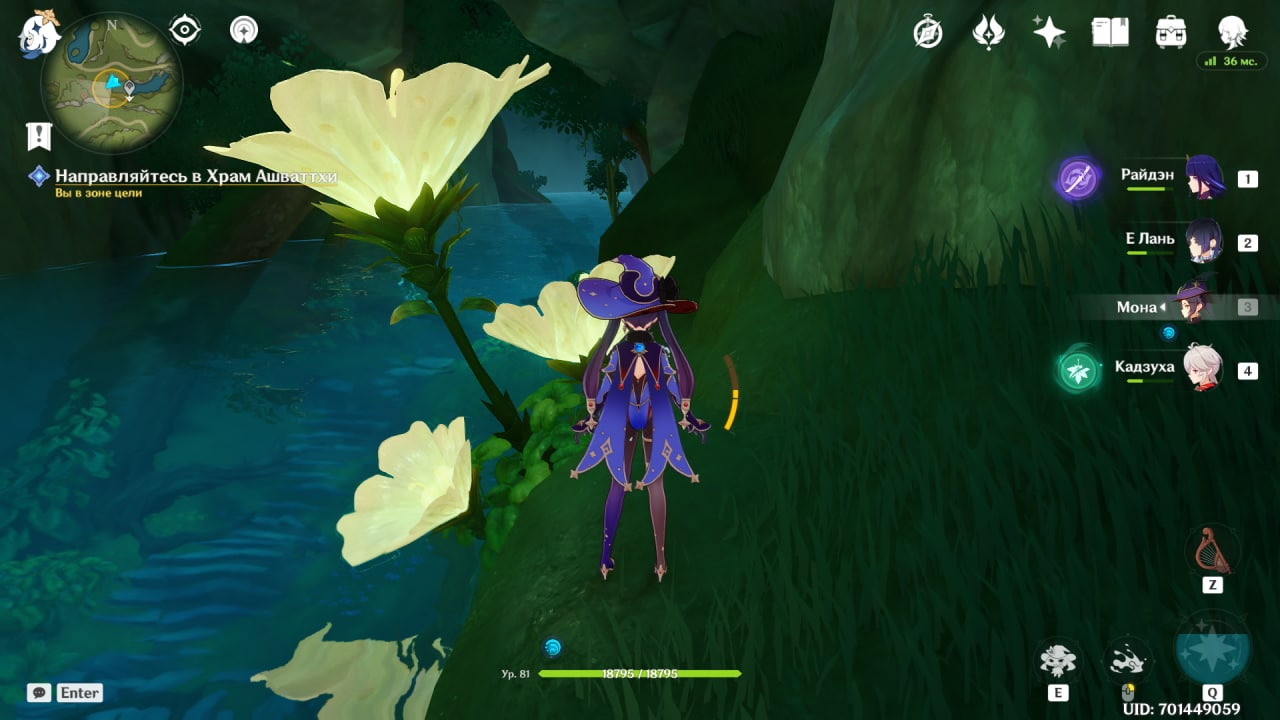Select the Ashvattha temple quest tracker
This screenshot has height=720, width=1280.
pos(195,176)
